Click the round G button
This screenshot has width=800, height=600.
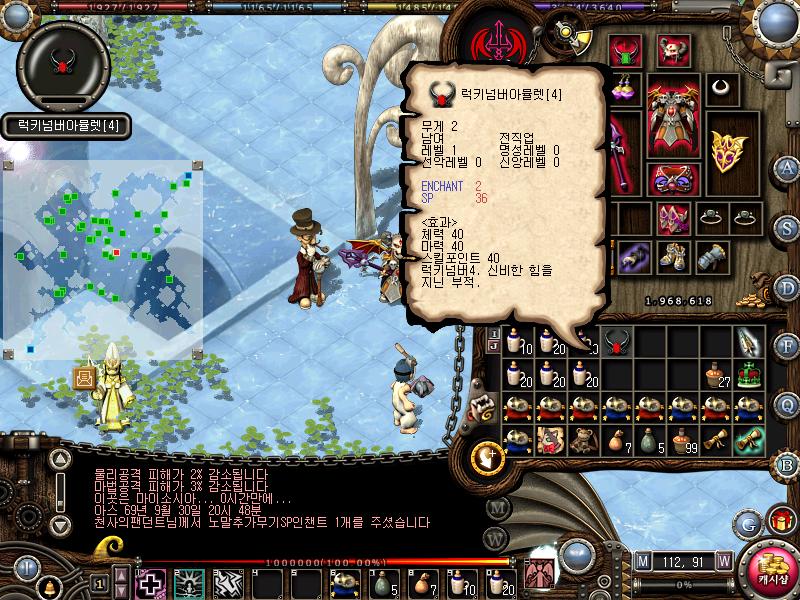click(x=746, y=523)
